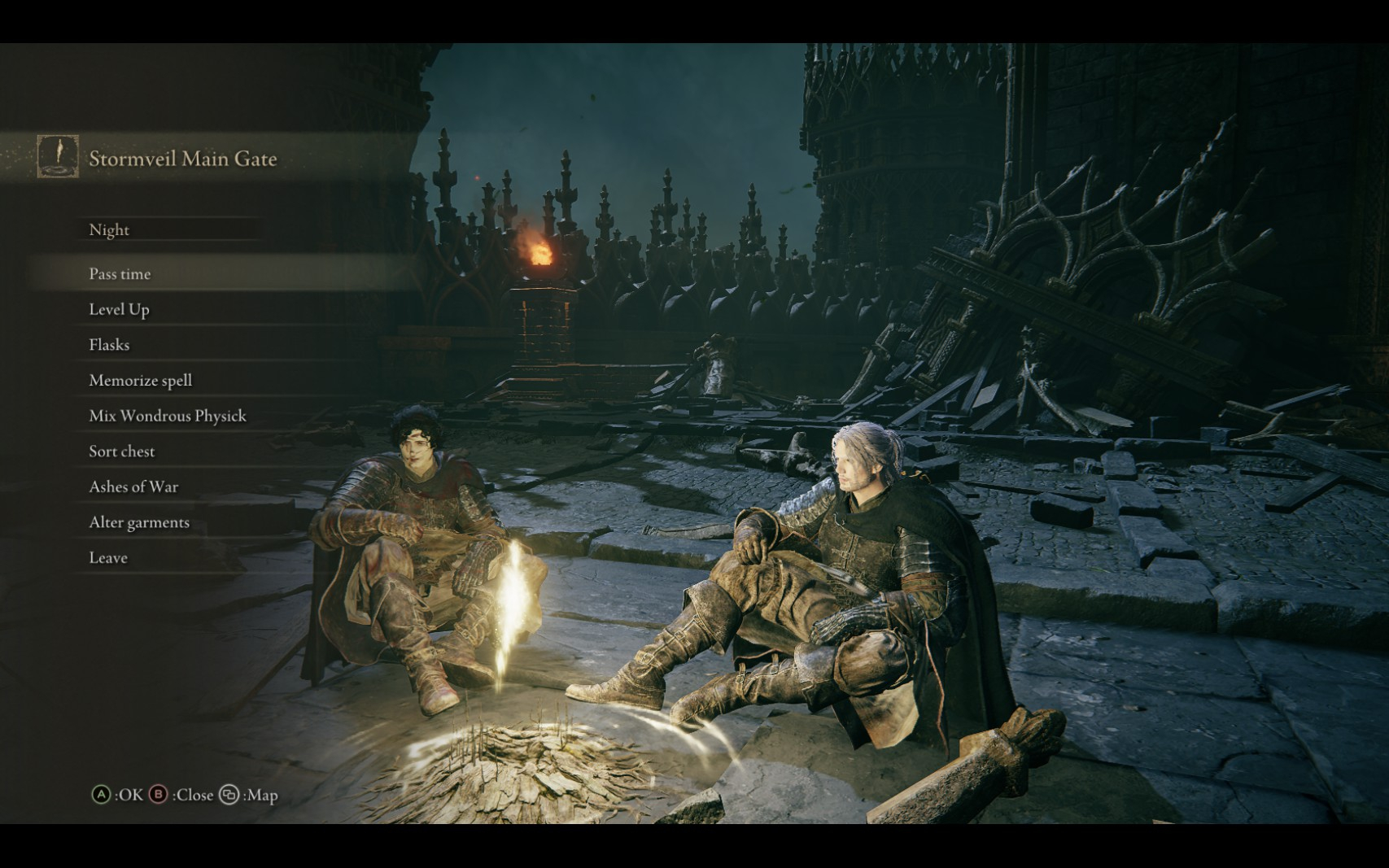Open the Level Up menu

[x=120, y=310]
